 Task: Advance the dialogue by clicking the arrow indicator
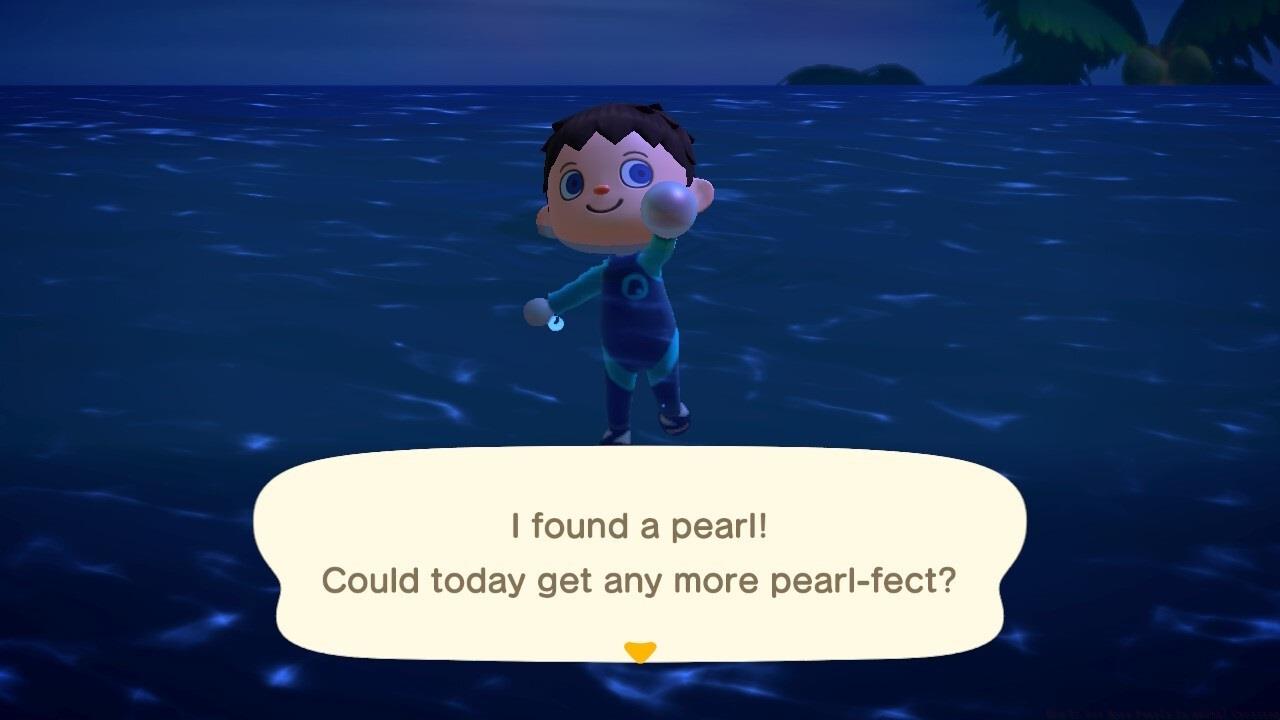click(641, 650)
